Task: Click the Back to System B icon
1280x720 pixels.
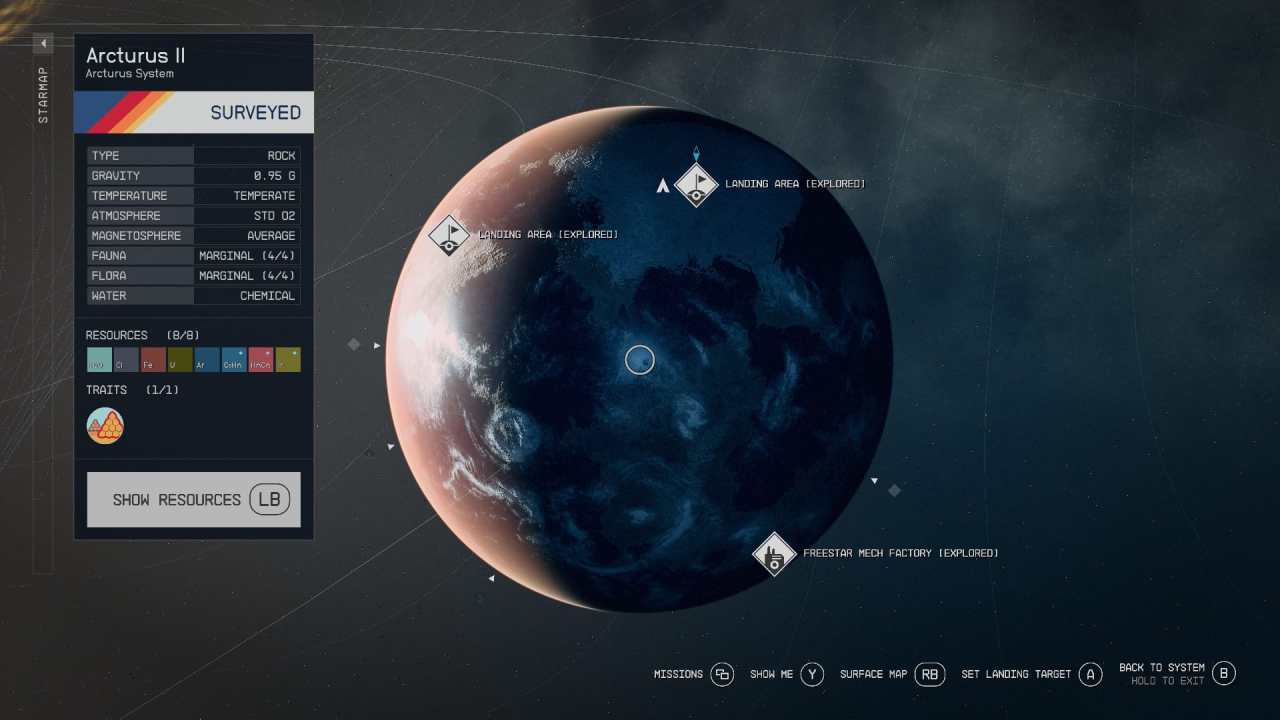Action: pos(1224,674)
